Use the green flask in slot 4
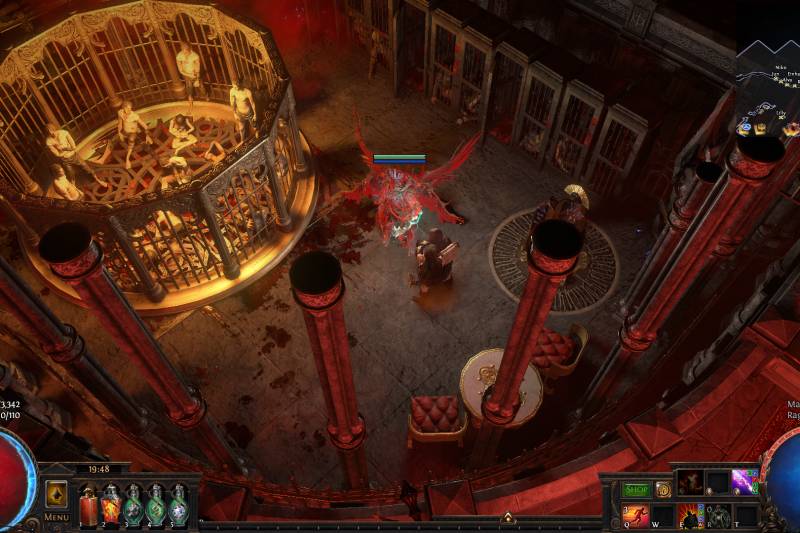 [x=155, y=504]
